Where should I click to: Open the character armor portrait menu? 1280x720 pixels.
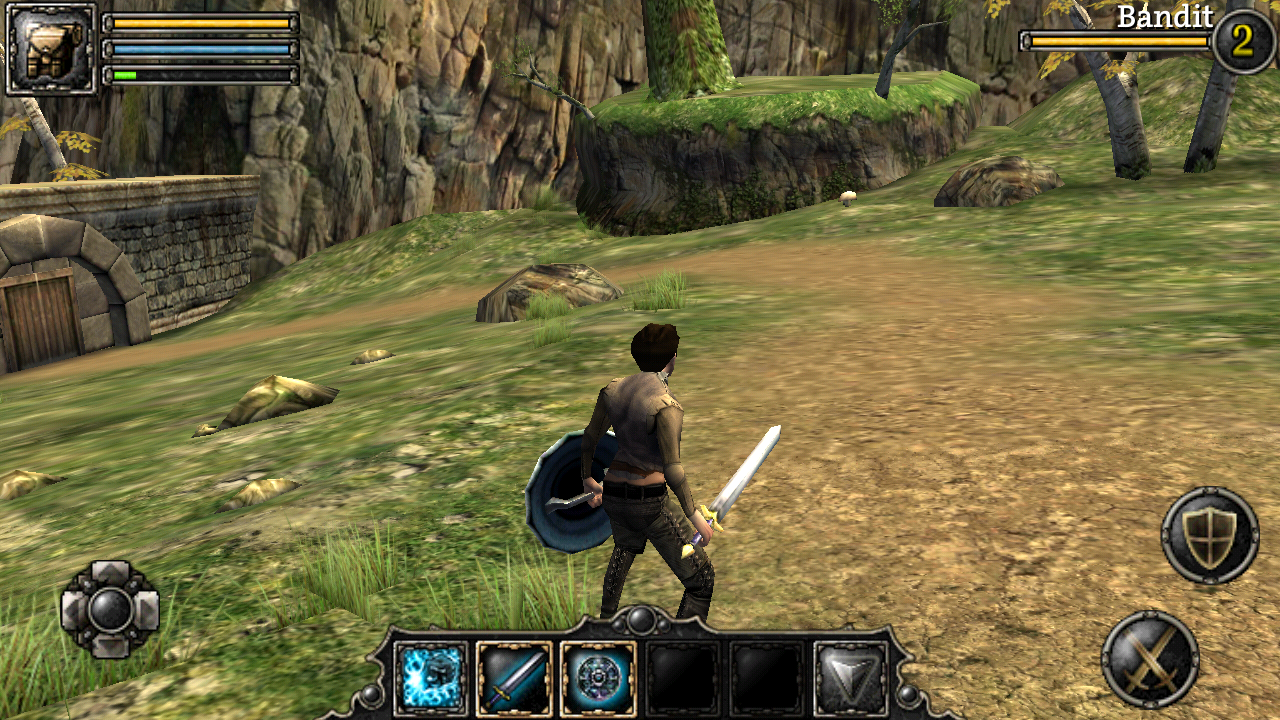(x=51, y=49)
